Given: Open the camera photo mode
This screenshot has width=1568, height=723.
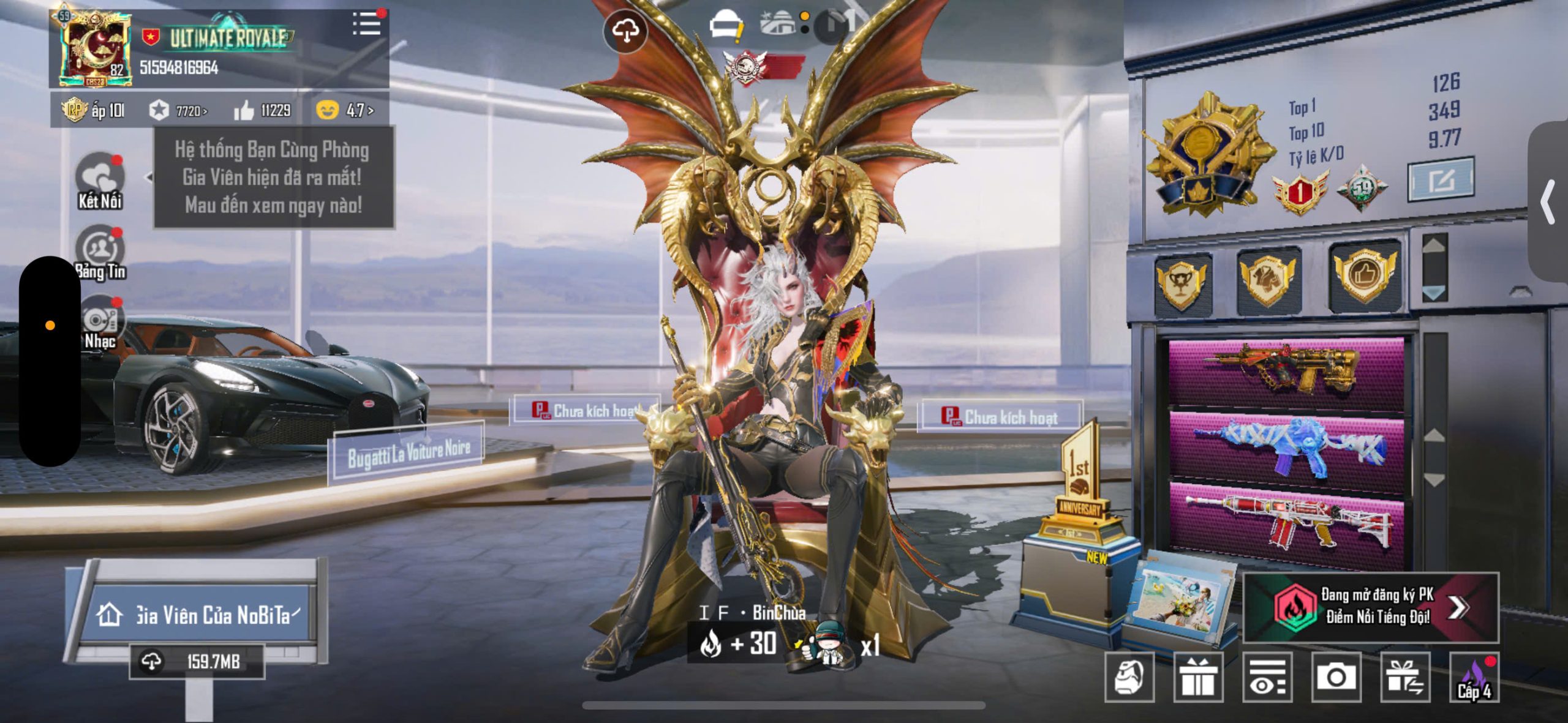Looking at the screenshot, I should click(x=1336, y=677).
